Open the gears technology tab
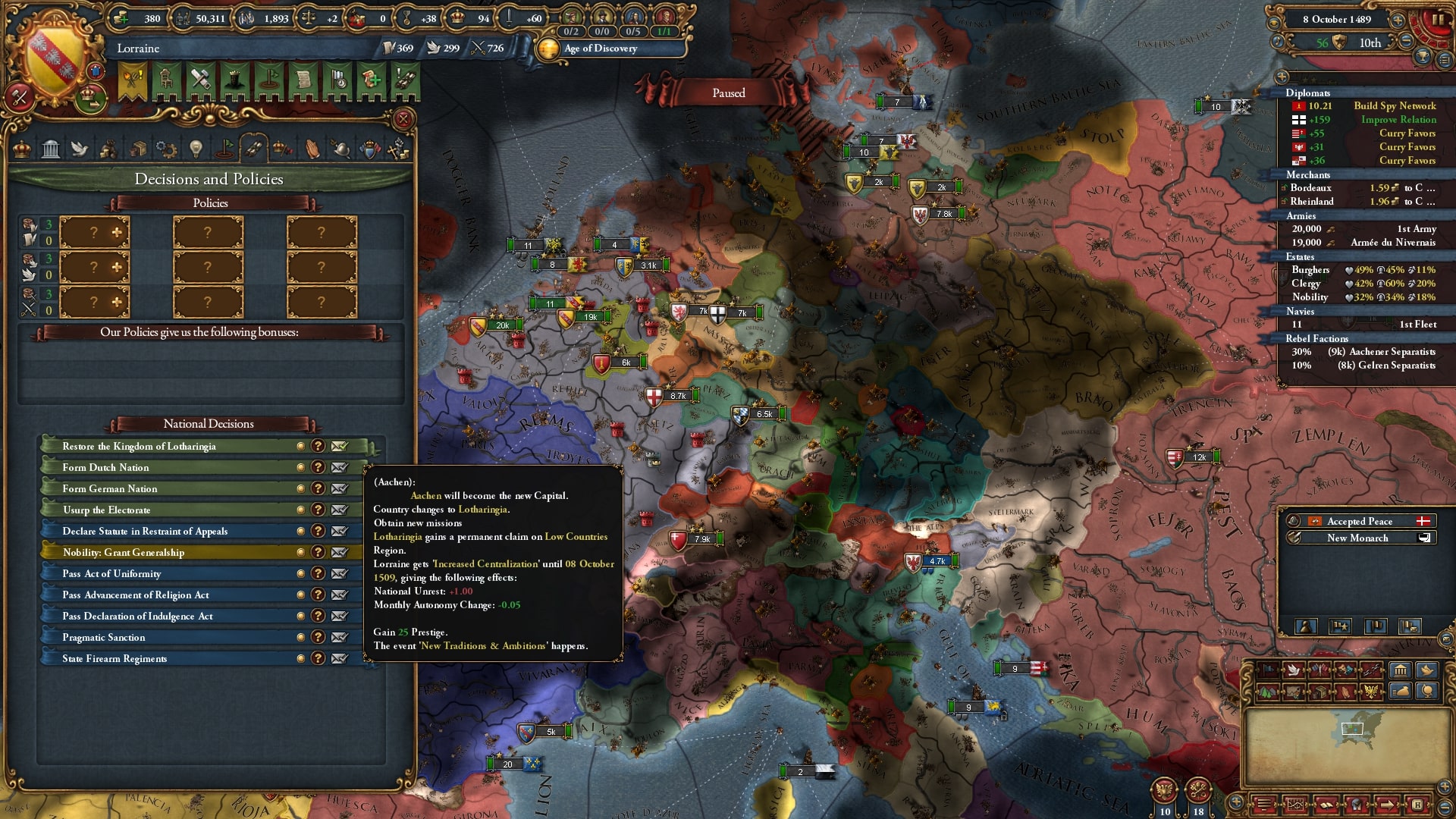This screenshot has height=819, width=1456. pos(166,149)
